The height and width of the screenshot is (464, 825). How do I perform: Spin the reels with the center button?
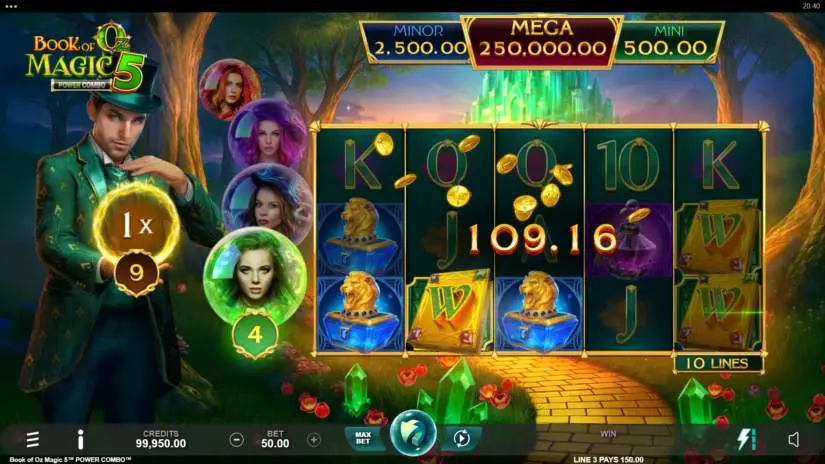tap(411, 437)
